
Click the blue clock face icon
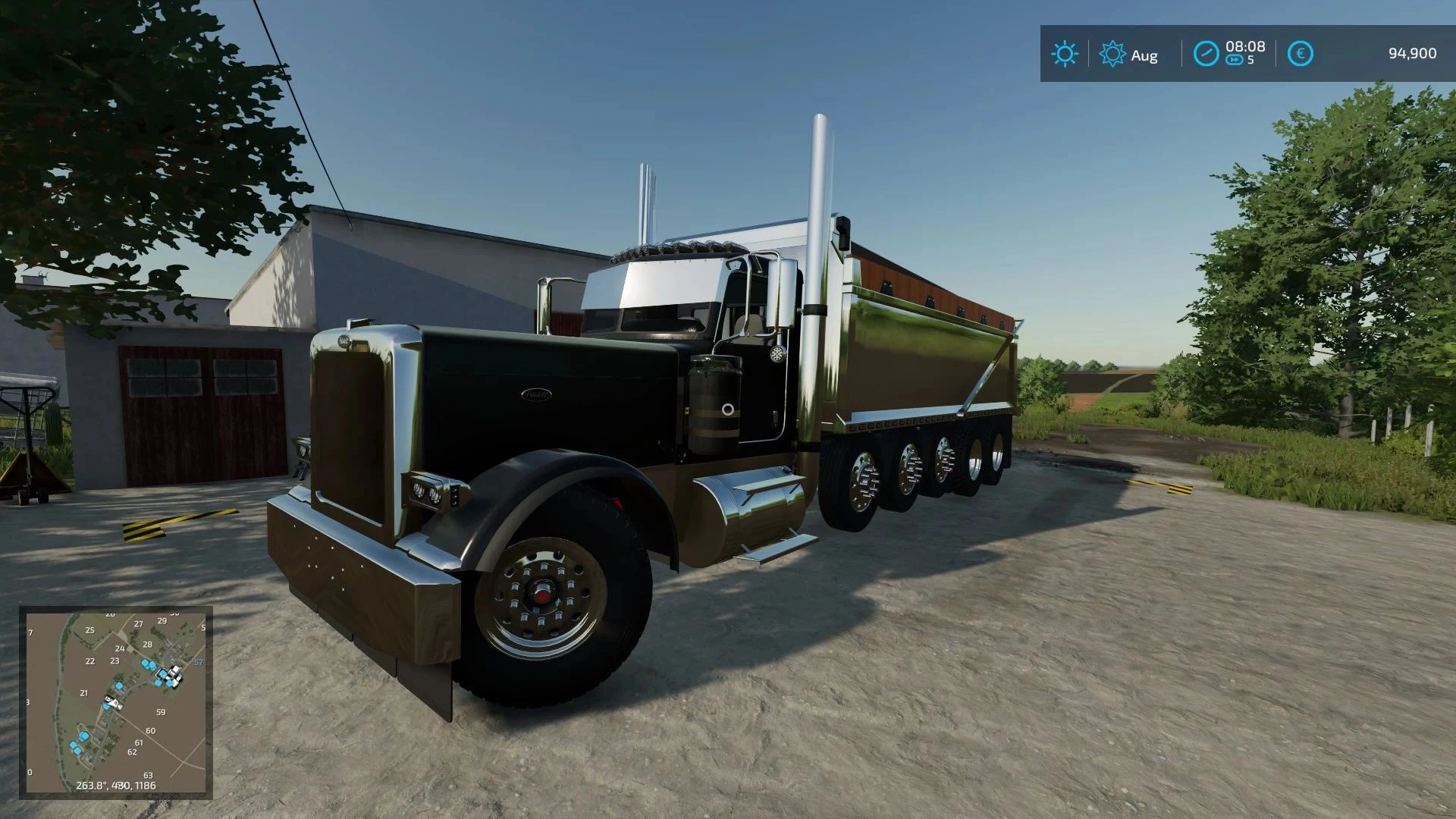(x=1207, y=55)
